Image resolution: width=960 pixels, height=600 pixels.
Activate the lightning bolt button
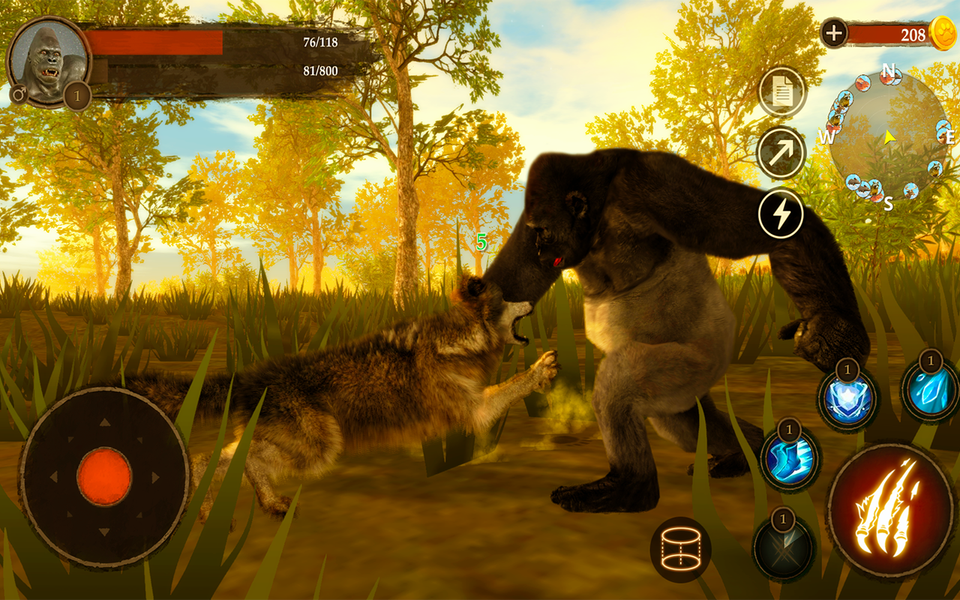781,213
